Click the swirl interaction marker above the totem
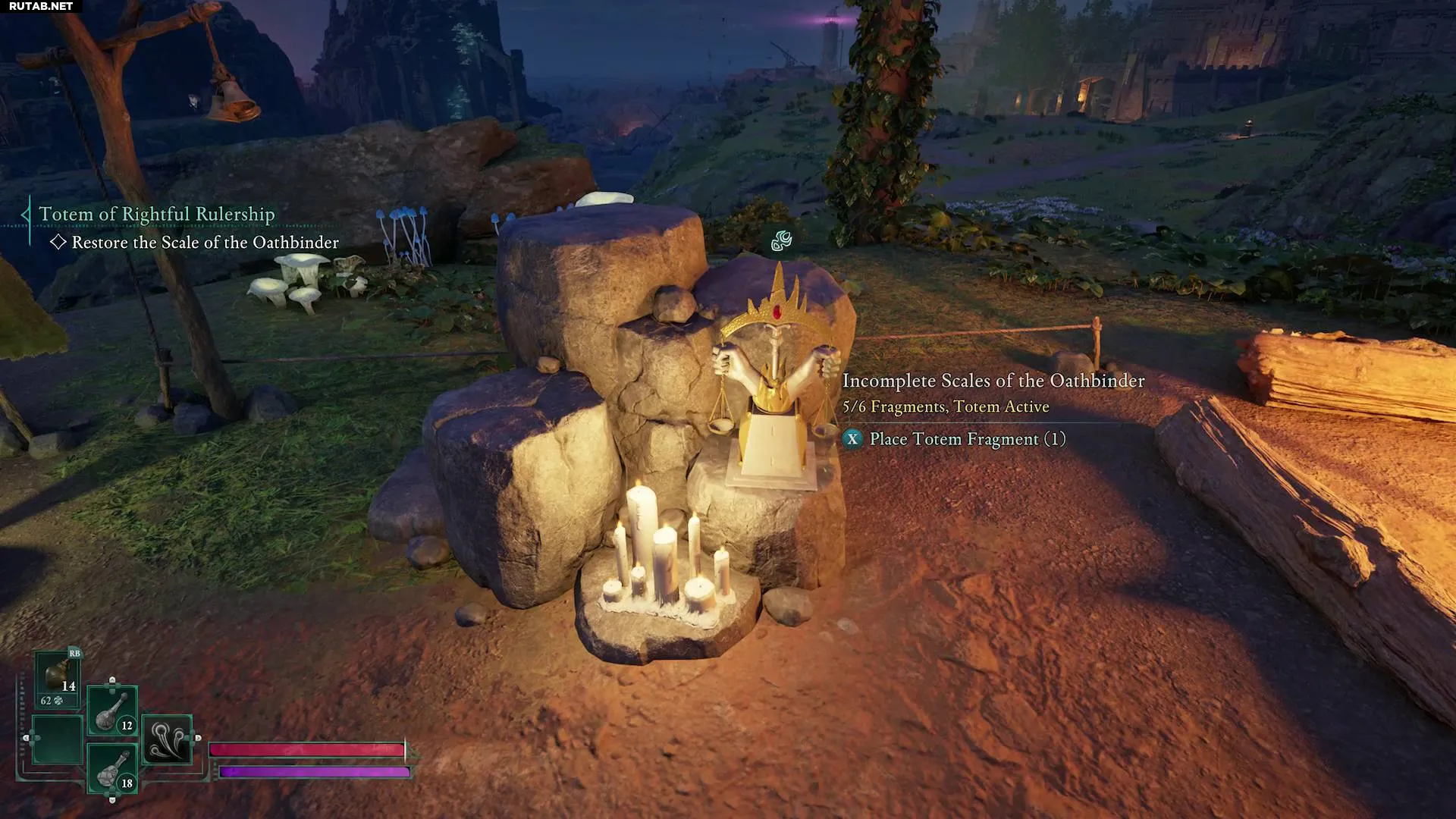The width and height of the screenshot is (1456, 819). 781,242
